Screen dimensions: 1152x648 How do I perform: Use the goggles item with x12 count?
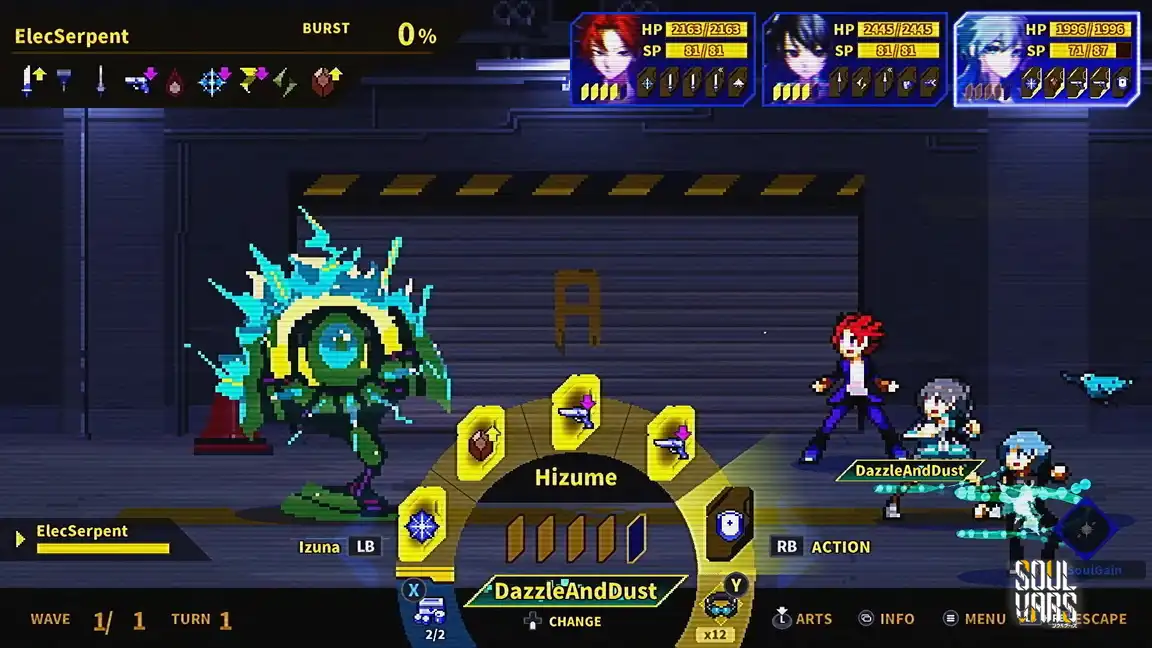click(x=716, y=609)
